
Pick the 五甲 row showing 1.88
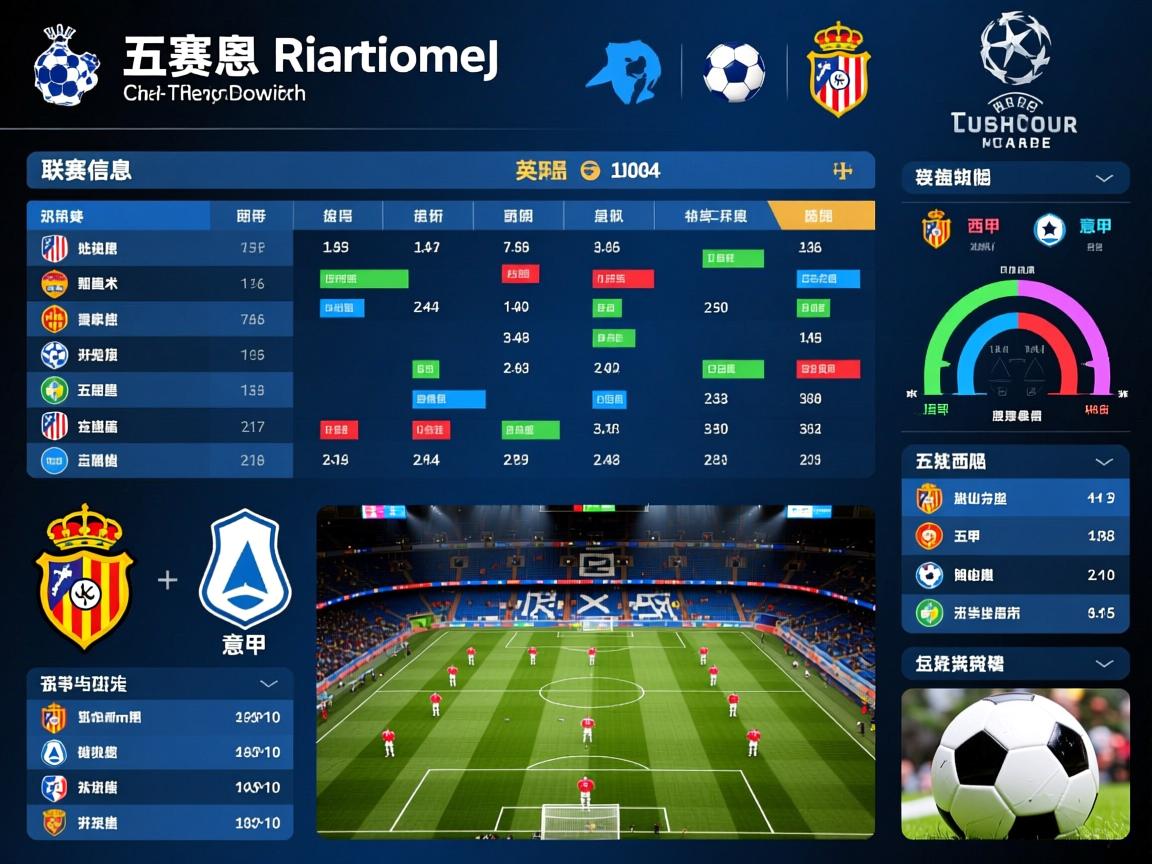pos(1015,537)
